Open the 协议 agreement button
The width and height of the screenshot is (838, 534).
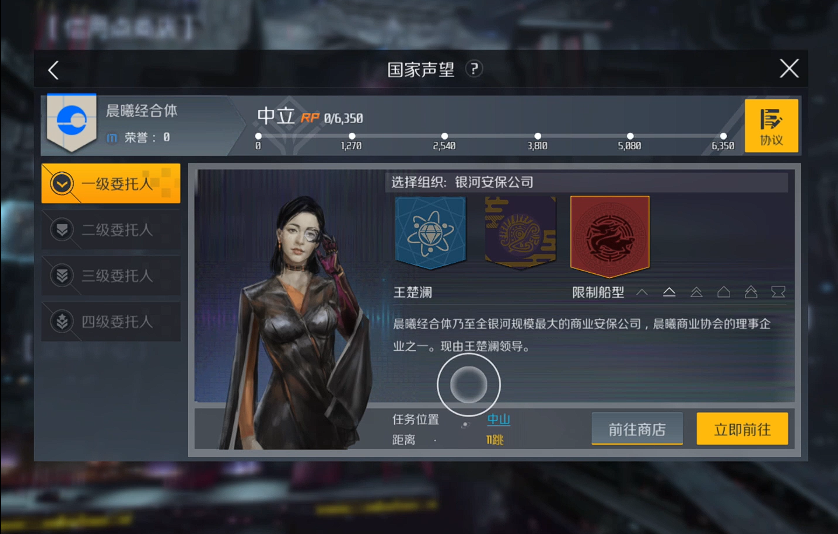click(x=771, y=126)
